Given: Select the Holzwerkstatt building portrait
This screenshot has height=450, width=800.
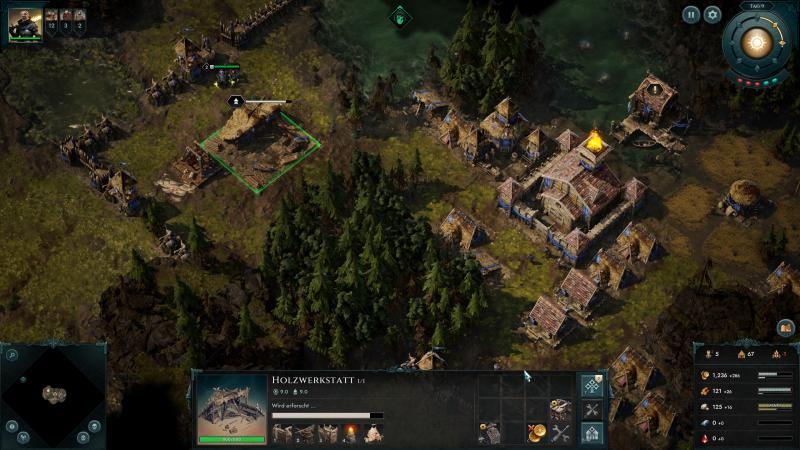Looking at the screenshot, I should pos(230,407).
